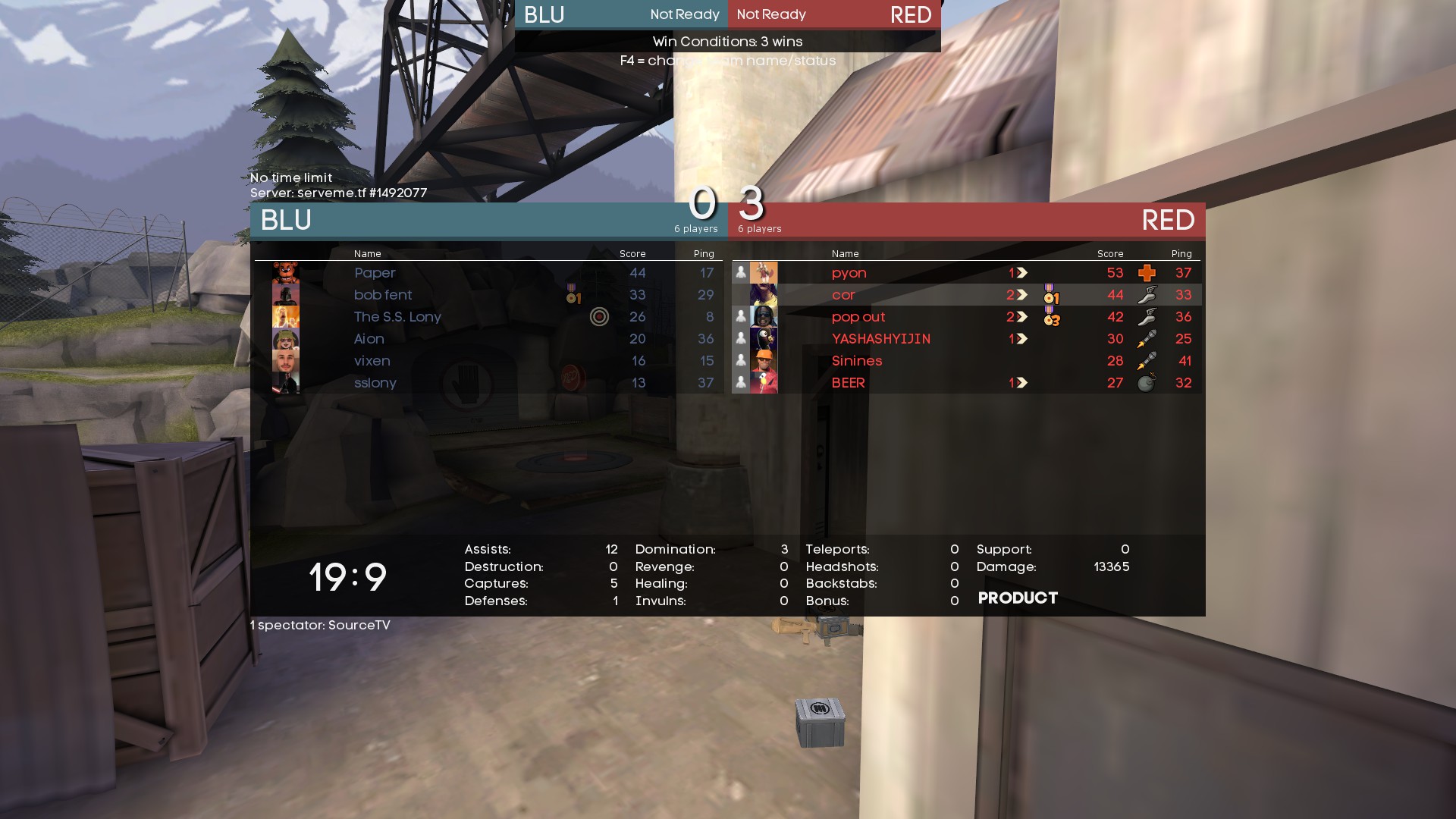Pick sslony in the BLU team list
Image resolution: width=1456 pixels, height=819 pixels.
[x=375, y=383]
